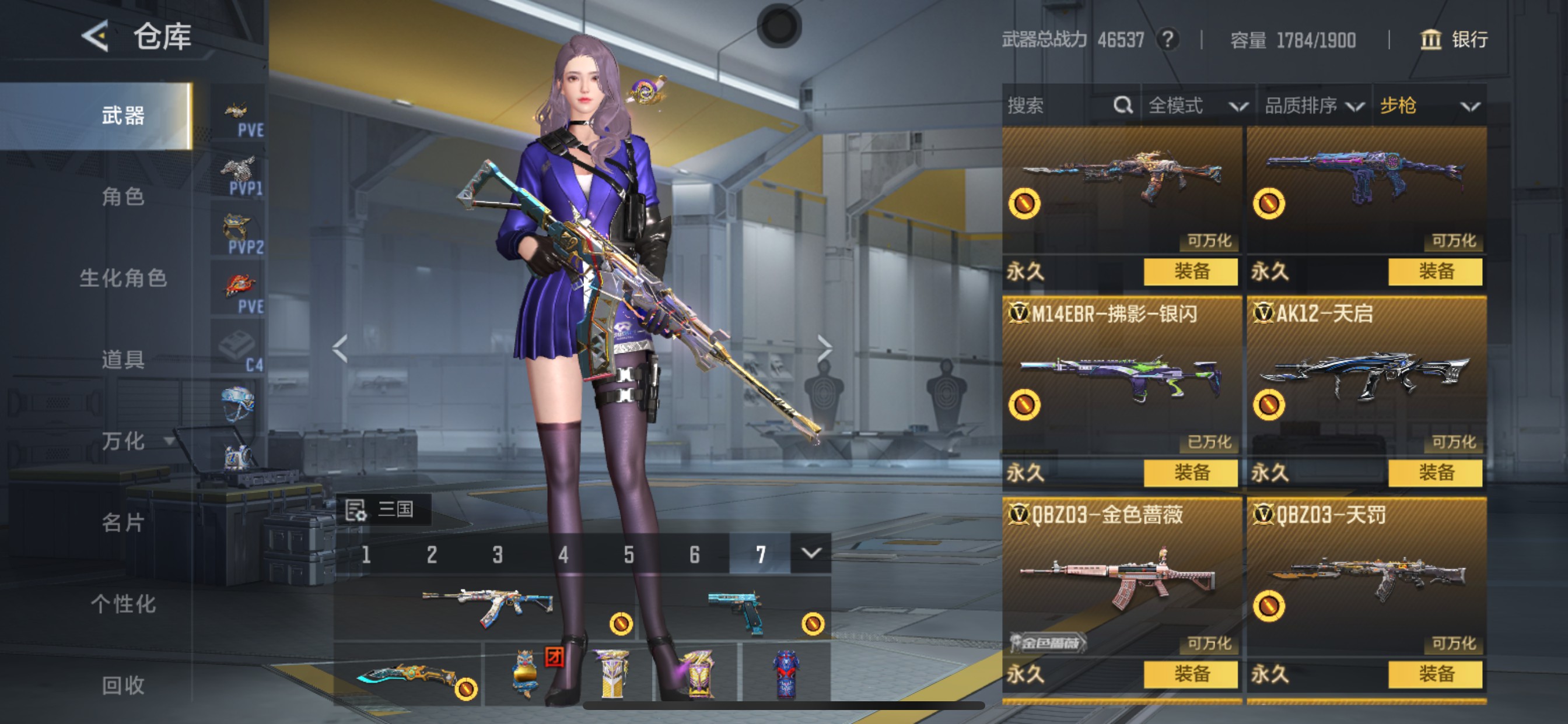1568x724 pixels.
Task: Go back from the 仓库 screen
Action: (x=96, y=37)
